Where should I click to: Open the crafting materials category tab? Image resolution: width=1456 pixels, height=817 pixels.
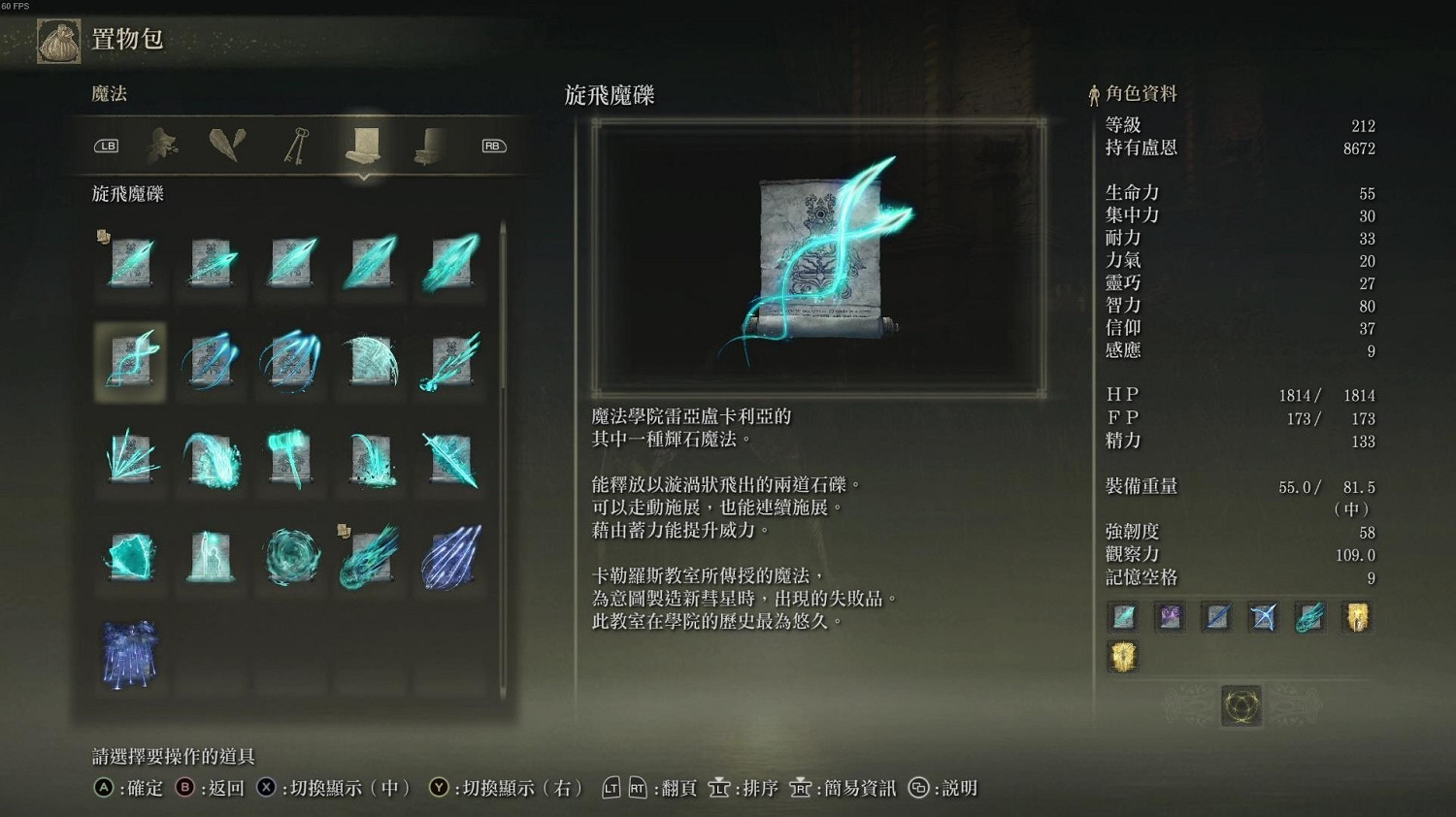pyautogui.click(x=162, y=146)
